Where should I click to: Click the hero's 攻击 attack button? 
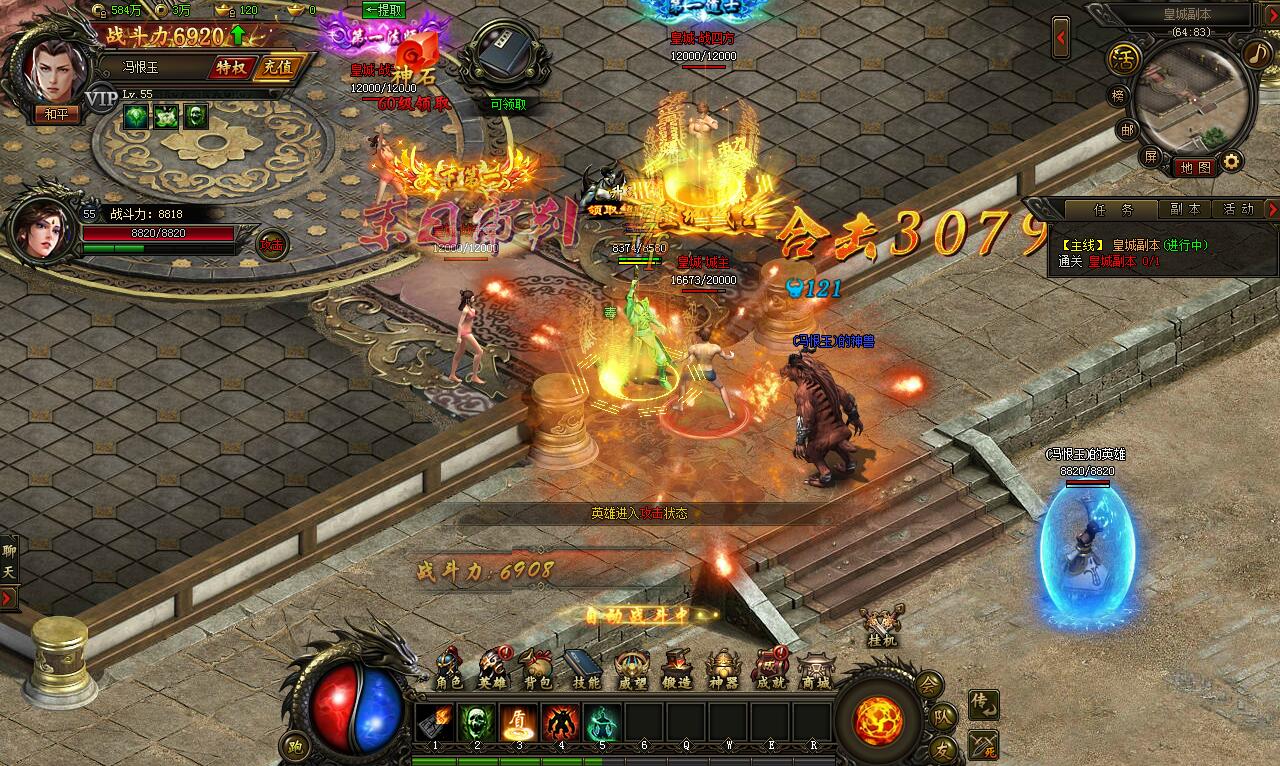[x=272, y=244]
